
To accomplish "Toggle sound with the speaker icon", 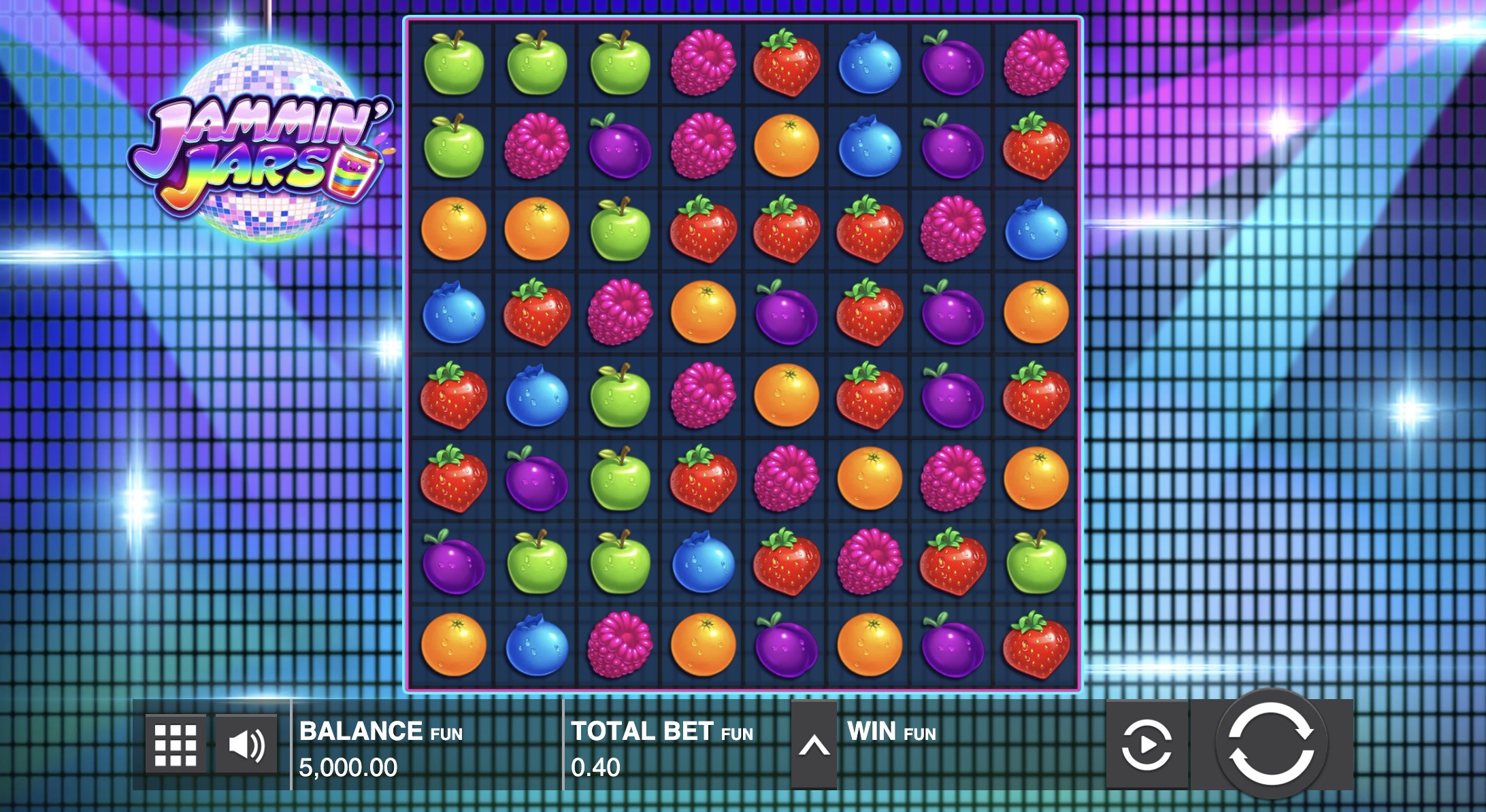I will (246, 745).
